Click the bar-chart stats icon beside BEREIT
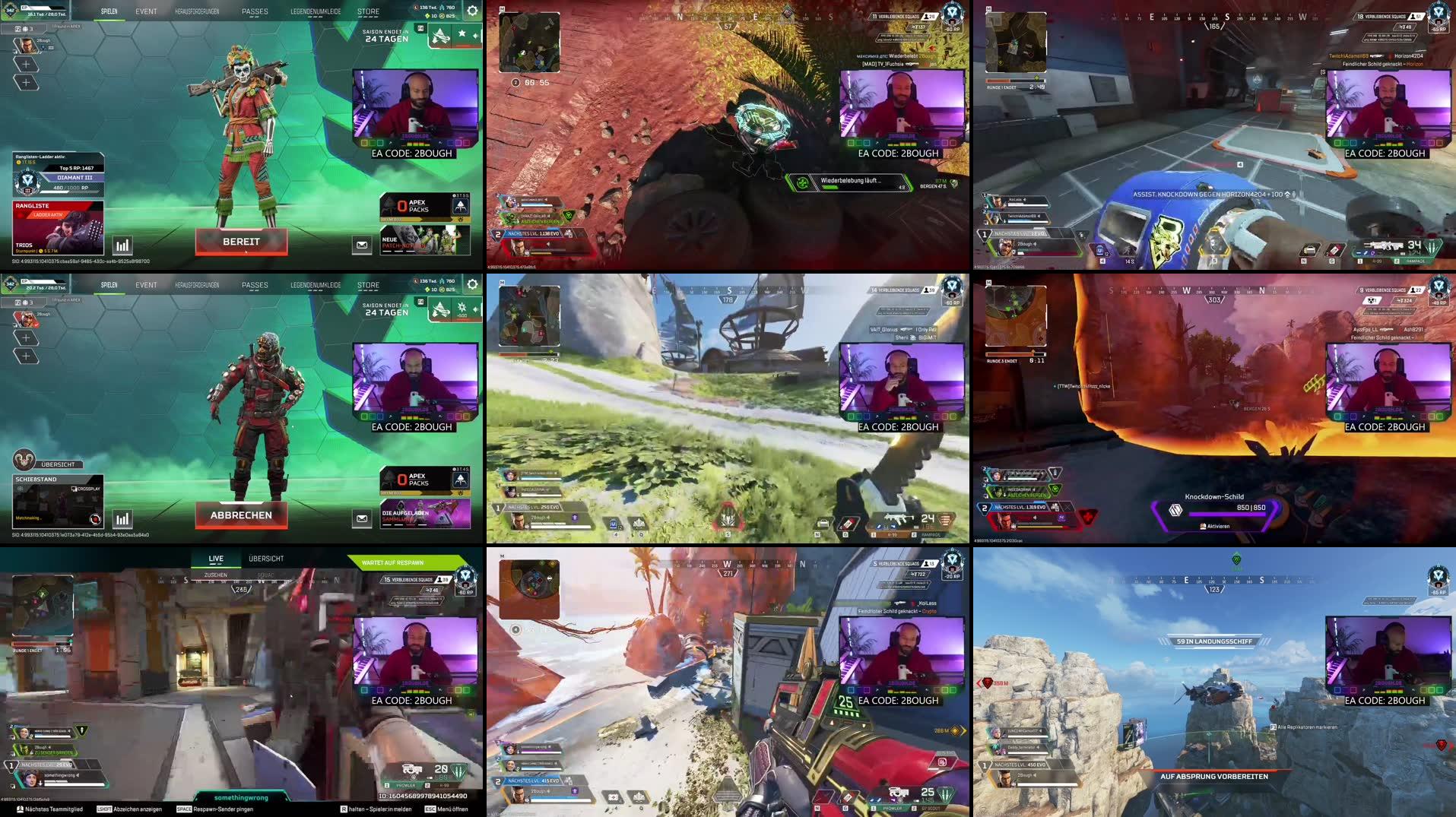 [123, 245]
